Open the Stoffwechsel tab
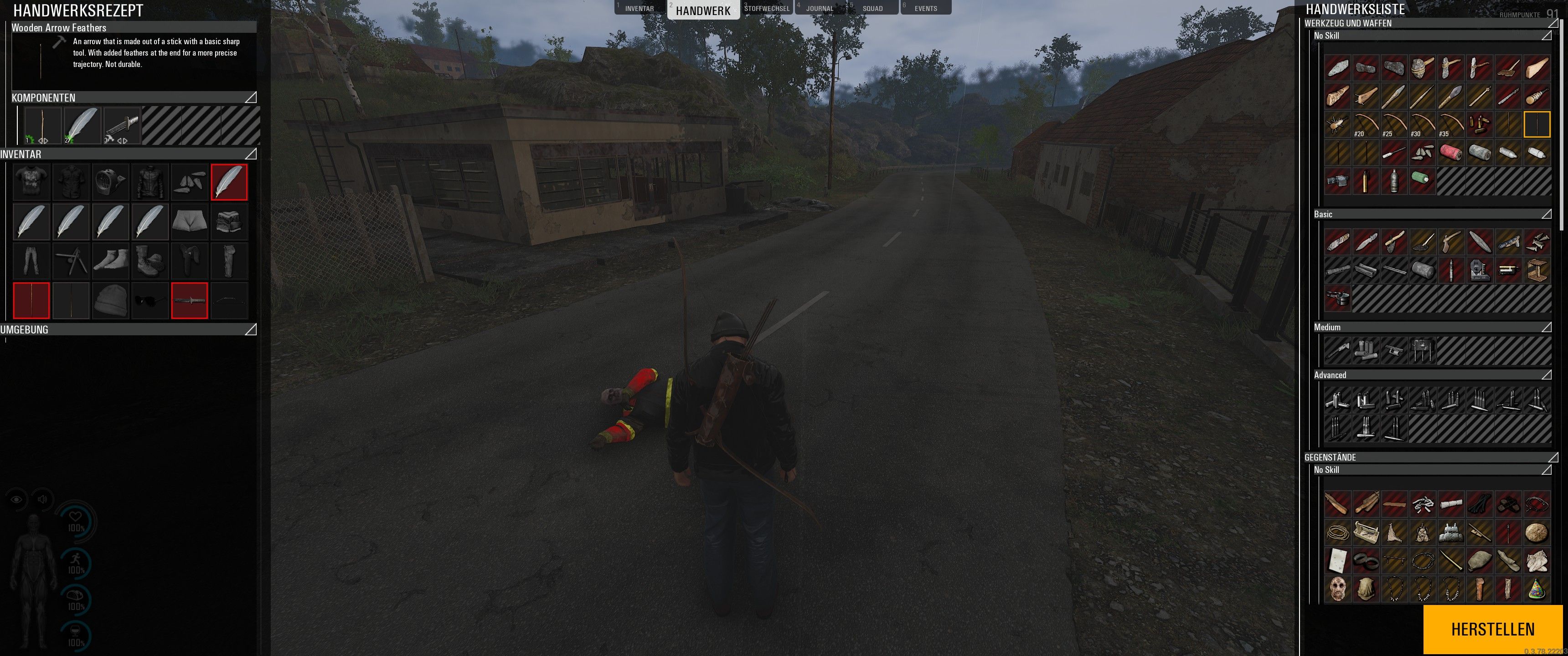1568x656 pixels. [766, 9]
